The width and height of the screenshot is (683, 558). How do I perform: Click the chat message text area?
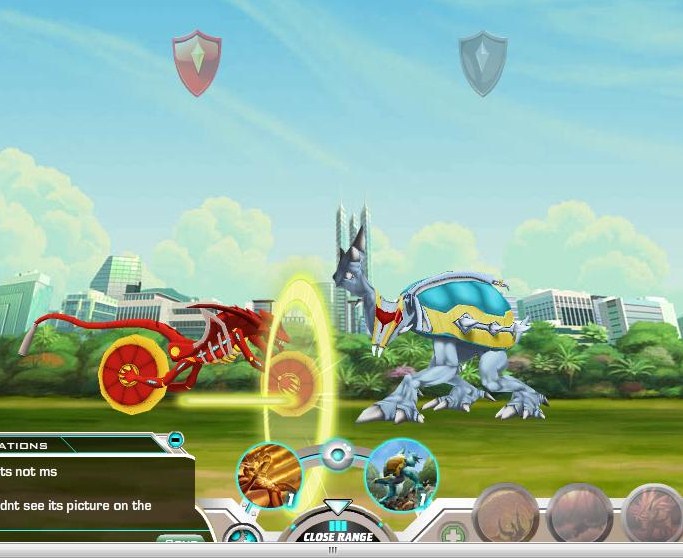click(x=90, y=488)
